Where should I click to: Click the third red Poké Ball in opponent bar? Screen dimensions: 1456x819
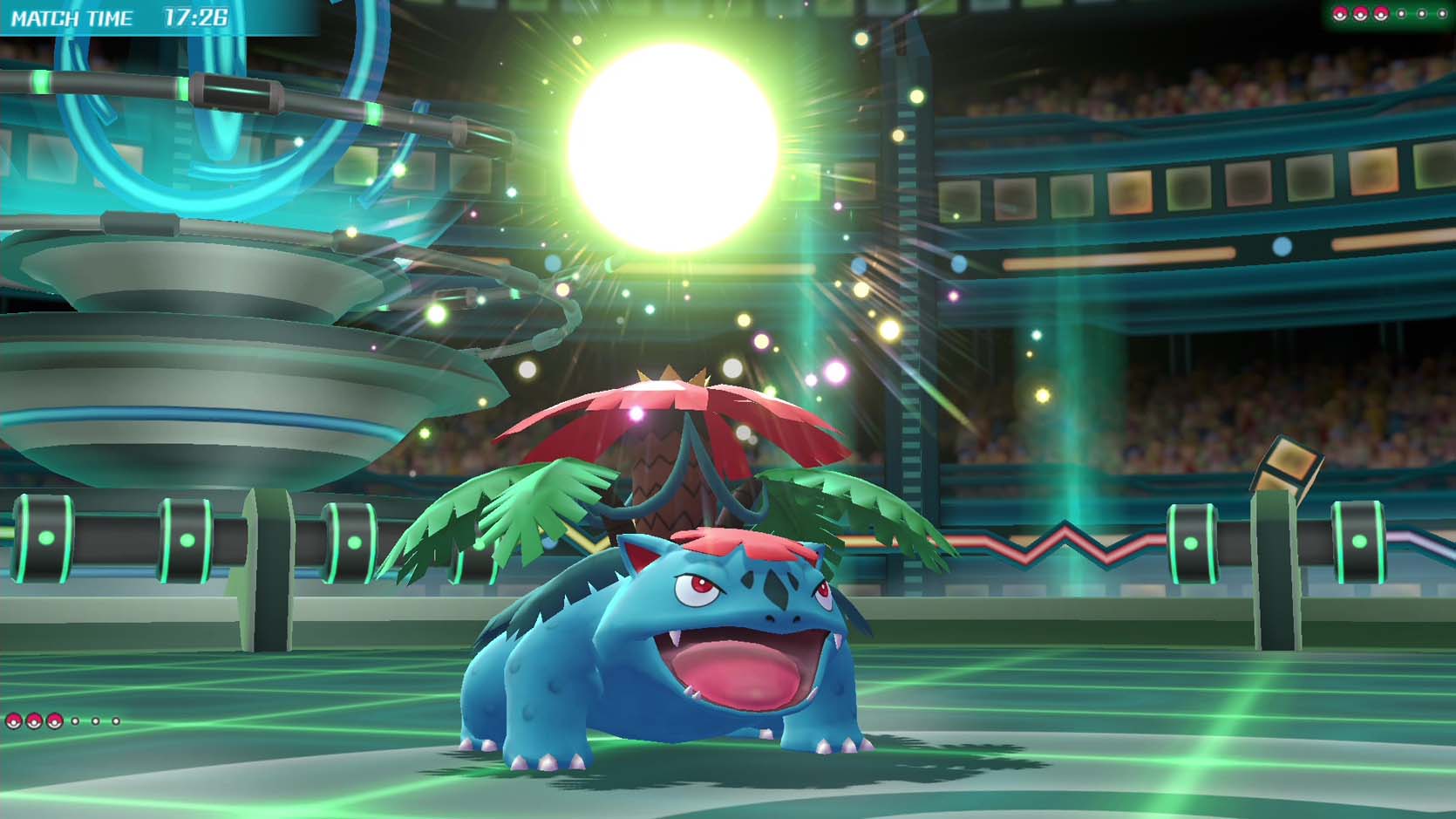[x=1380, y=14]
